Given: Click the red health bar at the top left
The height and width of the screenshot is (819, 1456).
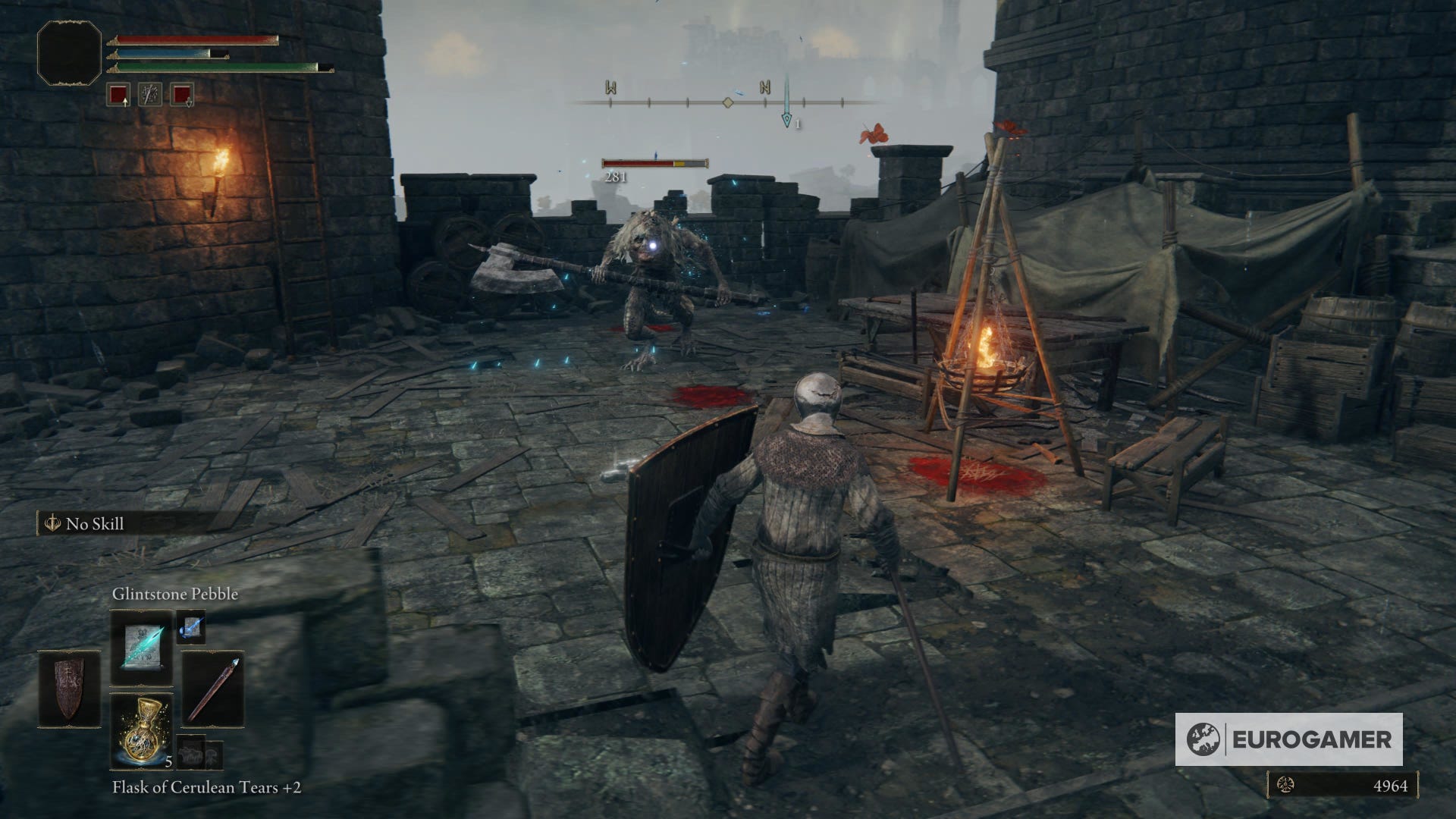Looking at the screenshot, I should tap(193, 39).
